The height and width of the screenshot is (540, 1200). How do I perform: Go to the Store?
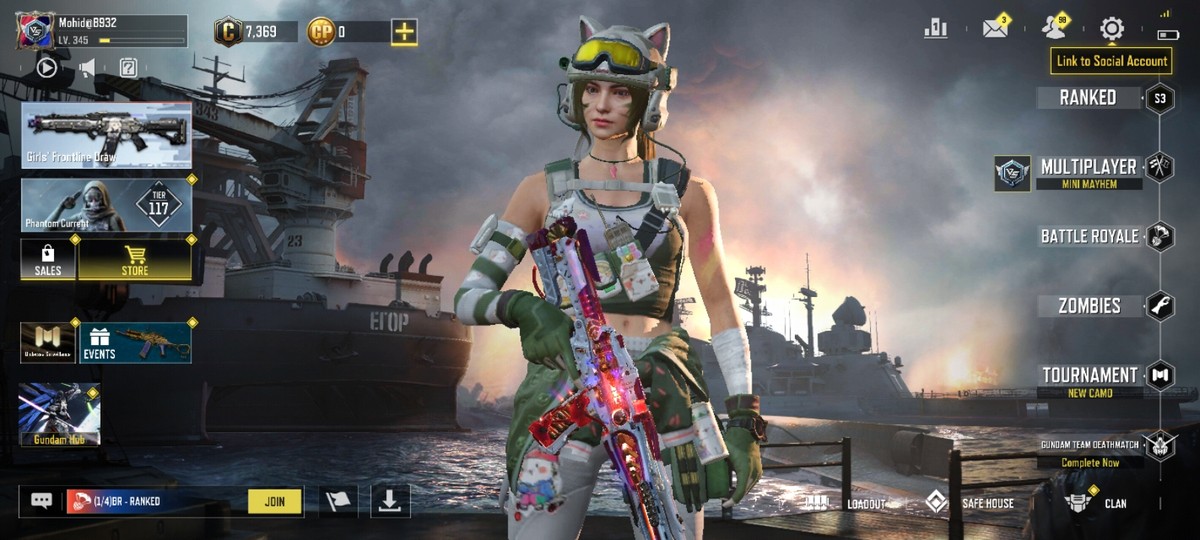click(135, 260)
